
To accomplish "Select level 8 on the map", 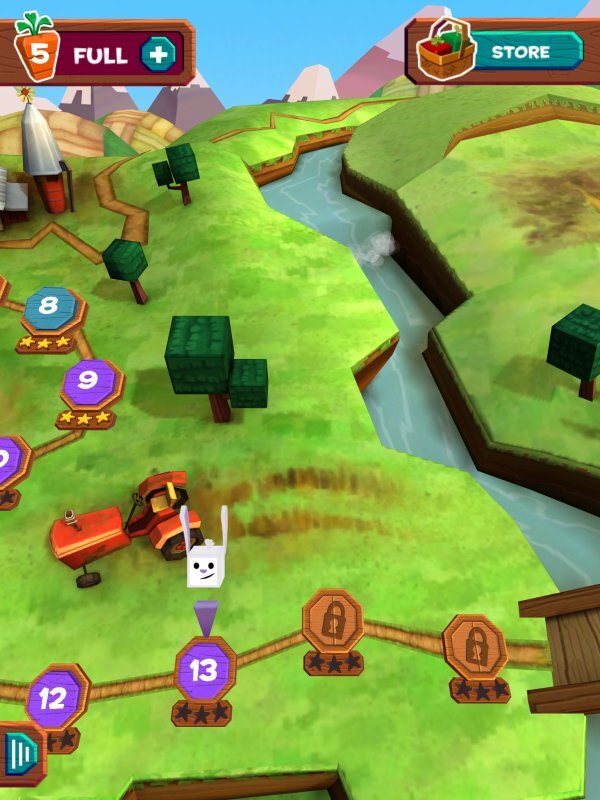I will click(x=49, y=309).
